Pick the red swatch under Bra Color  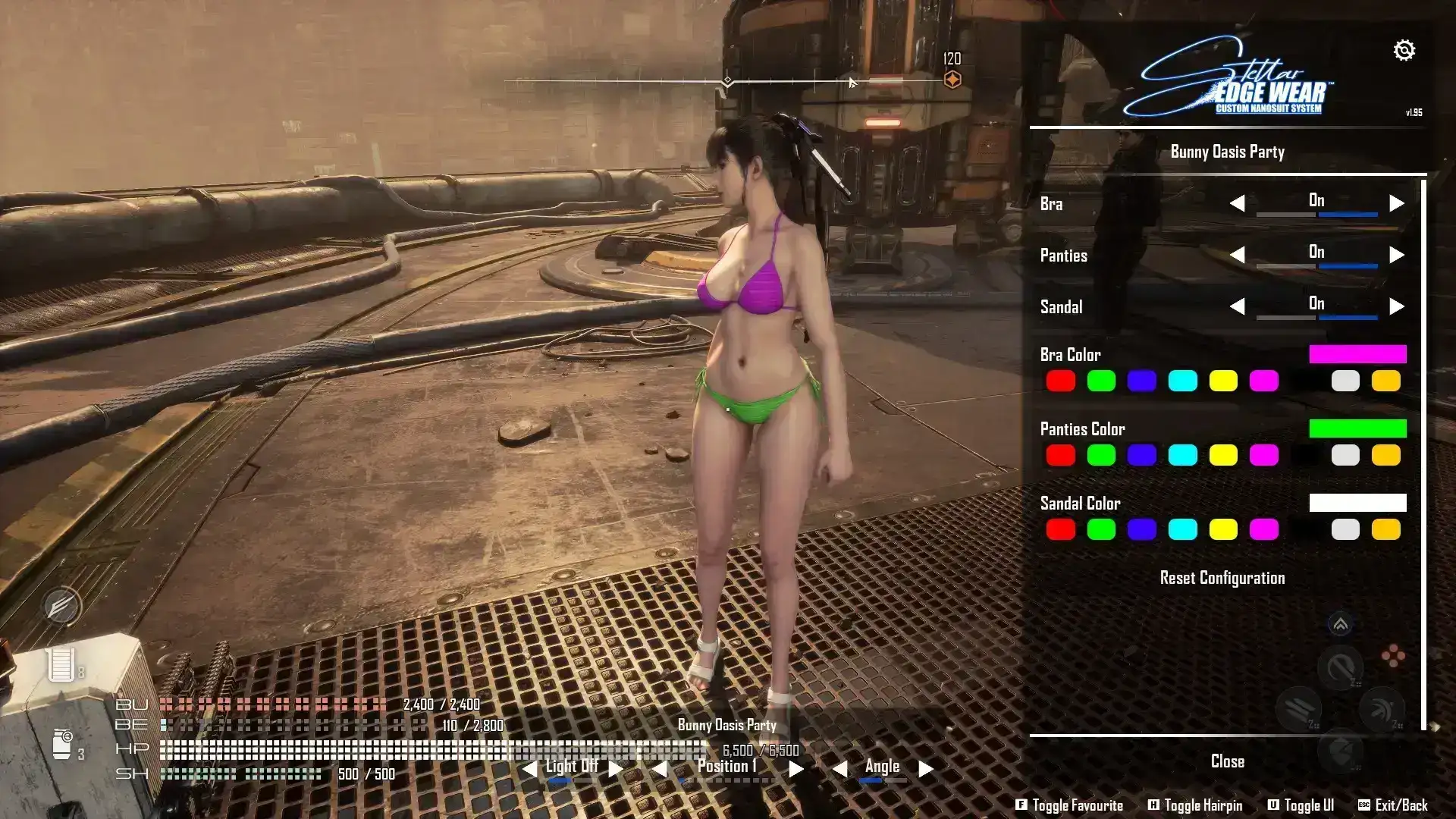(1061, 381)
